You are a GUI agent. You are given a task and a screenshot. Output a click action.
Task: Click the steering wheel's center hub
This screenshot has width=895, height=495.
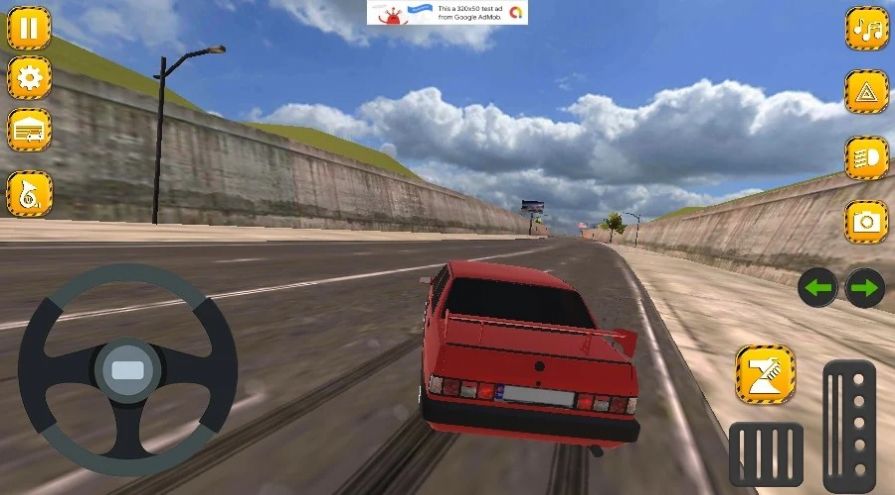[x=127, y=370]
